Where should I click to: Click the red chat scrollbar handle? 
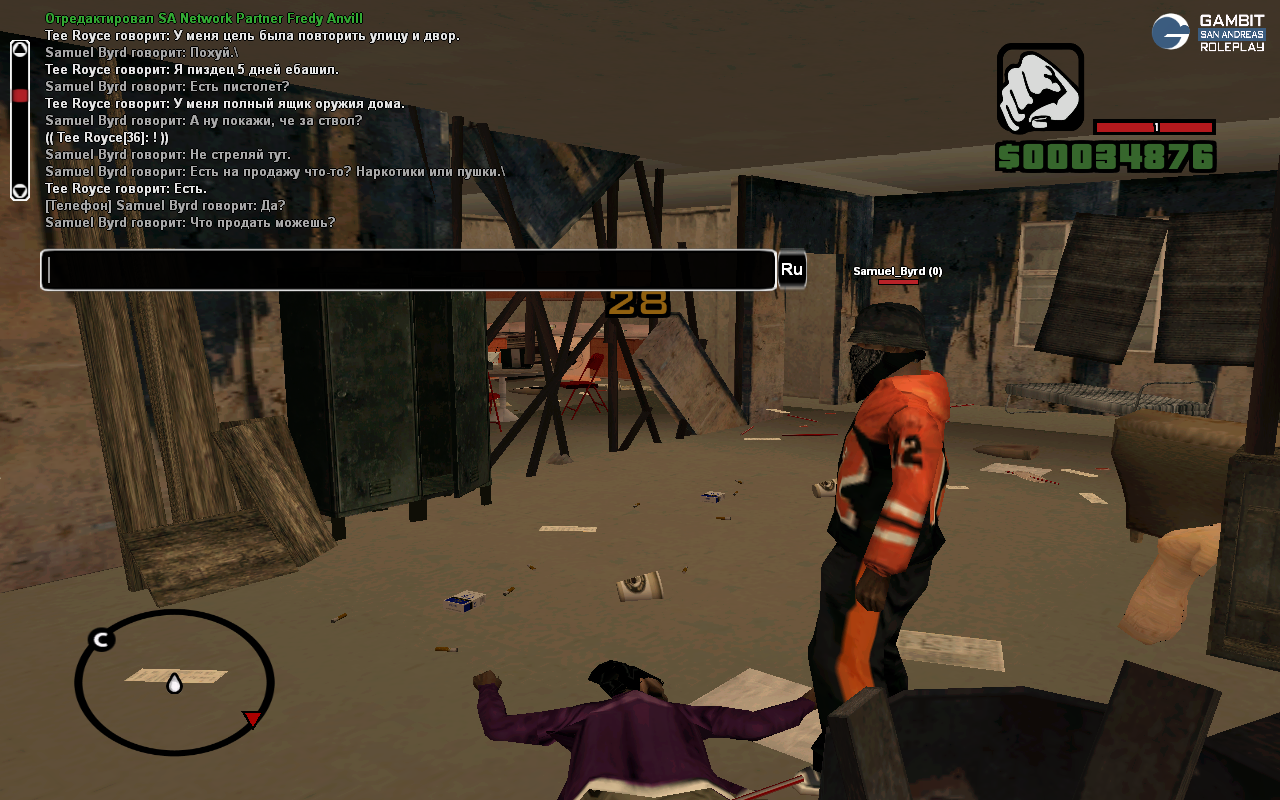coord(20,96)
